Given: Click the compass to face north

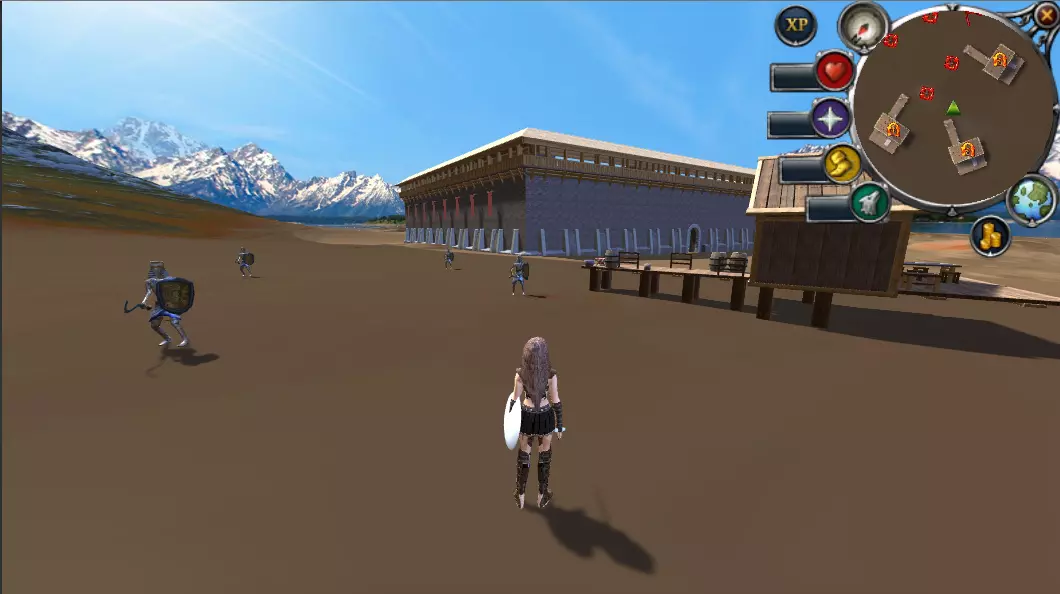Looking at the screenshot, I should (862, 24).
